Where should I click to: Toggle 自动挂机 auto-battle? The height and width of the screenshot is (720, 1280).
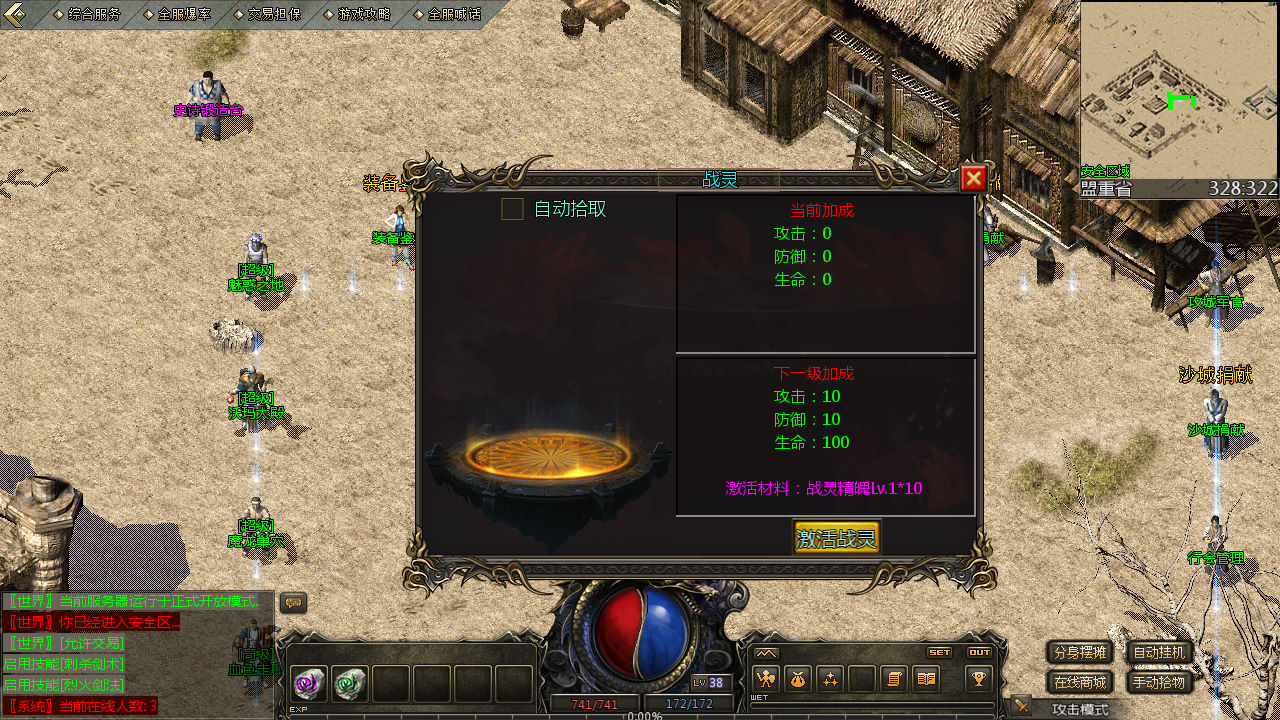[x=1160, y=653]
